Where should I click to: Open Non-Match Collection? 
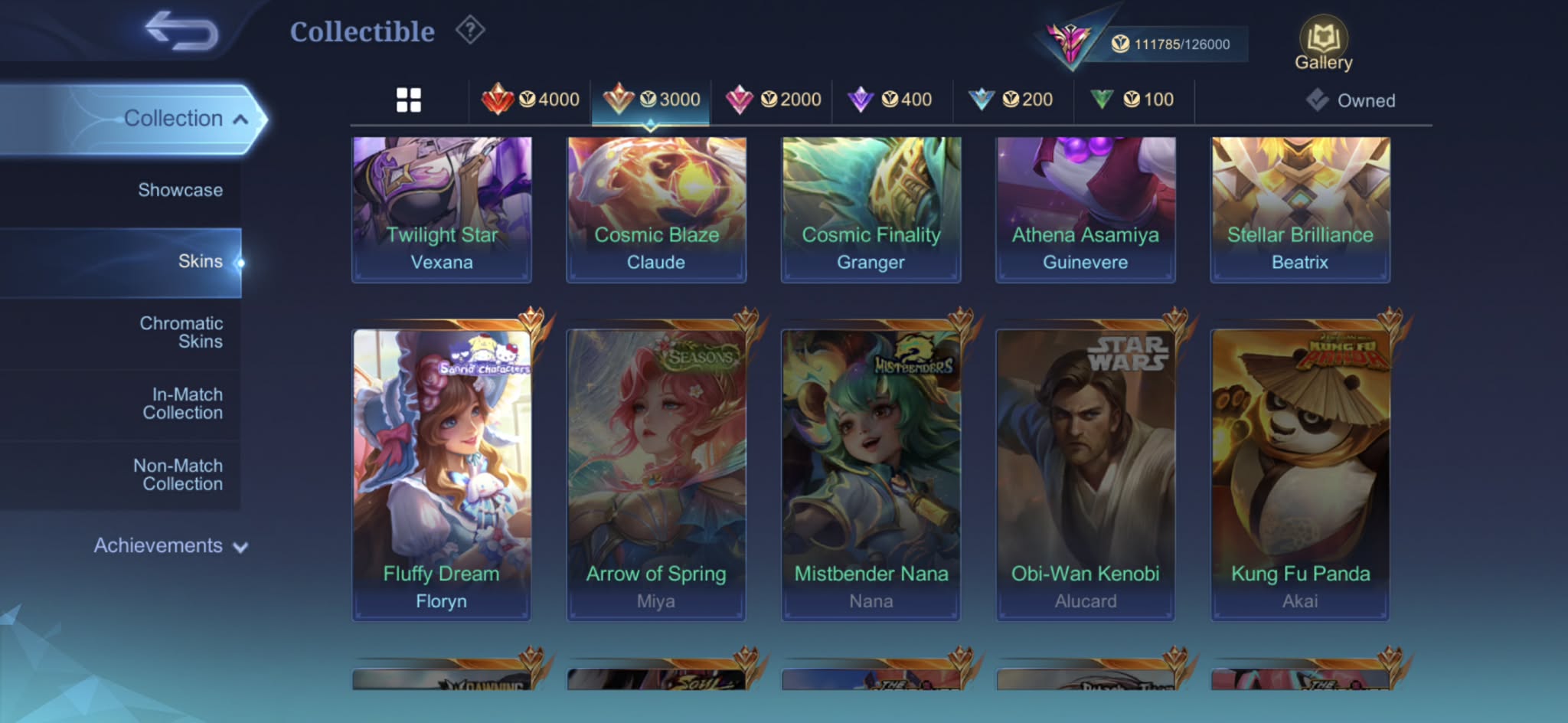(178, 475)
